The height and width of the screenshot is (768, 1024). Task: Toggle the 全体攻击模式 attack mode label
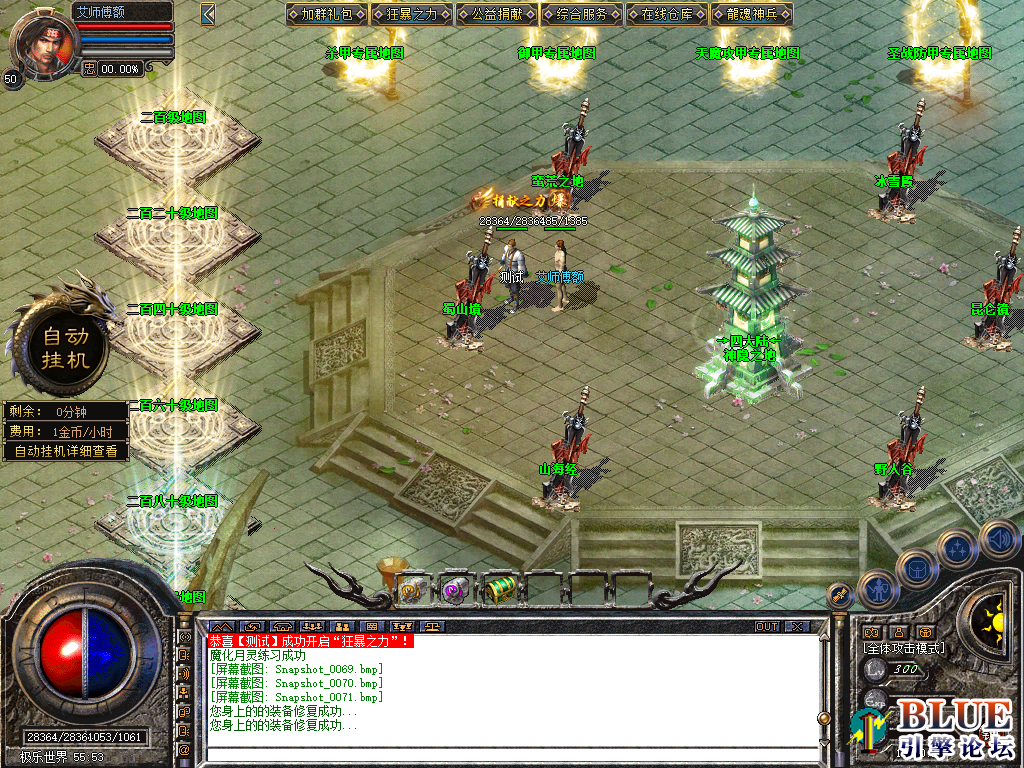coord(904,648)
